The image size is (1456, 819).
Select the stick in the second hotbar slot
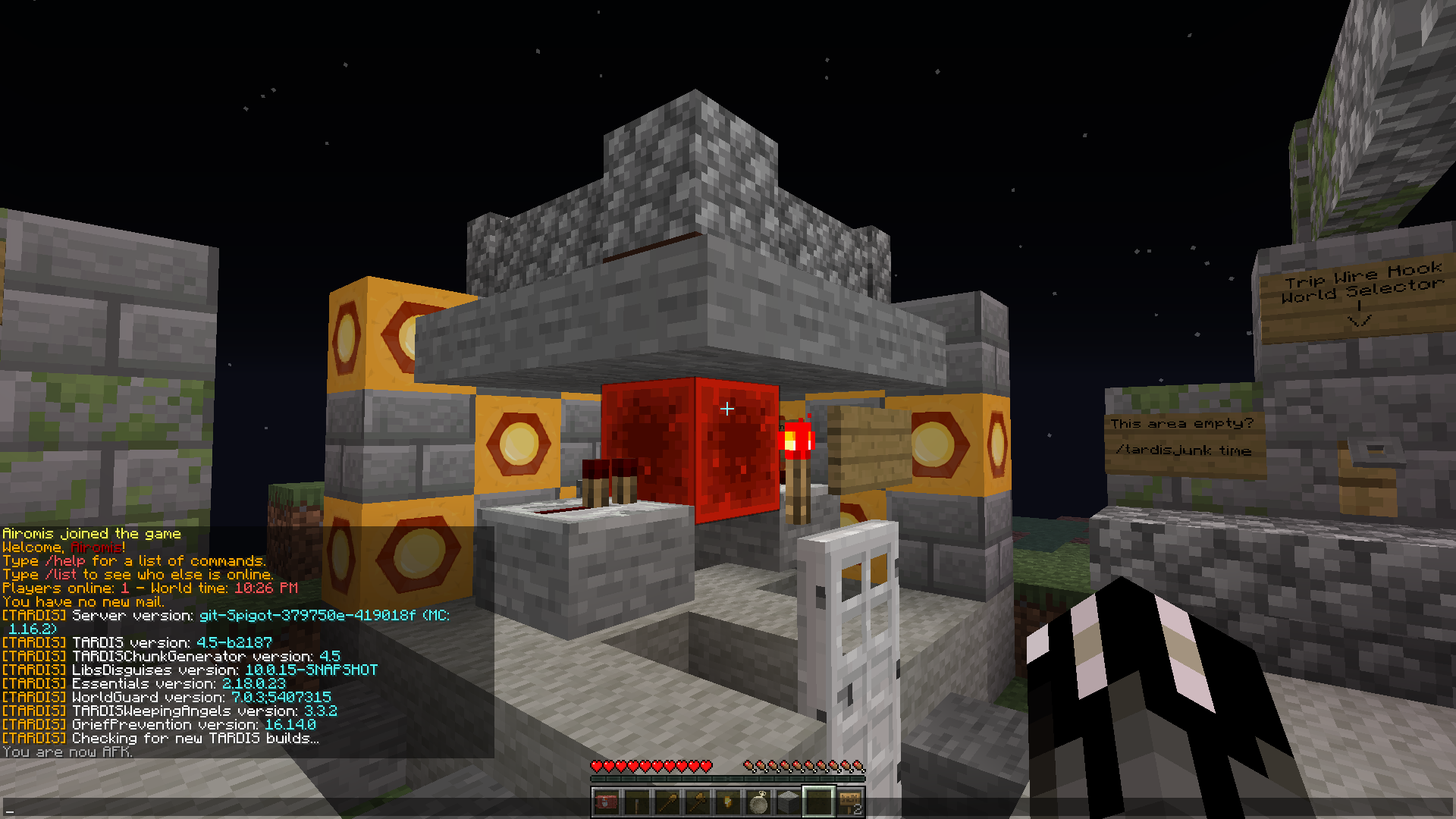pyautogui.click(x=637, y=802)
